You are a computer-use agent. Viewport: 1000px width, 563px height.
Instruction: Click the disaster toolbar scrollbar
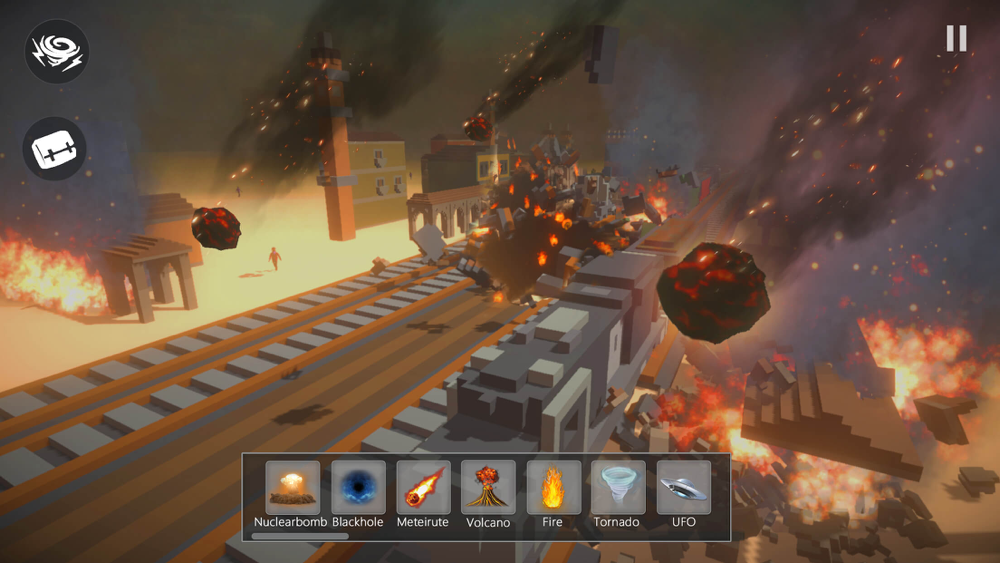(300, 537)
